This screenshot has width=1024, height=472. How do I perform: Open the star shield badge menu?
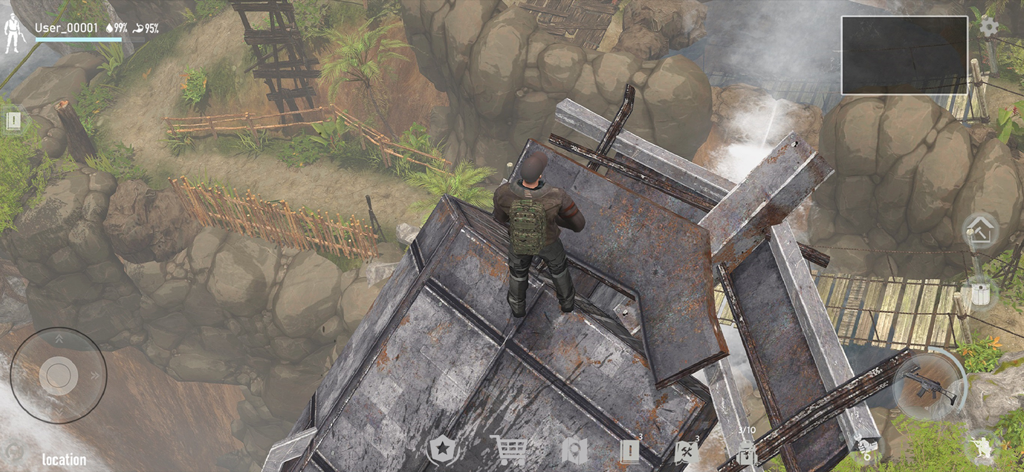441,451
